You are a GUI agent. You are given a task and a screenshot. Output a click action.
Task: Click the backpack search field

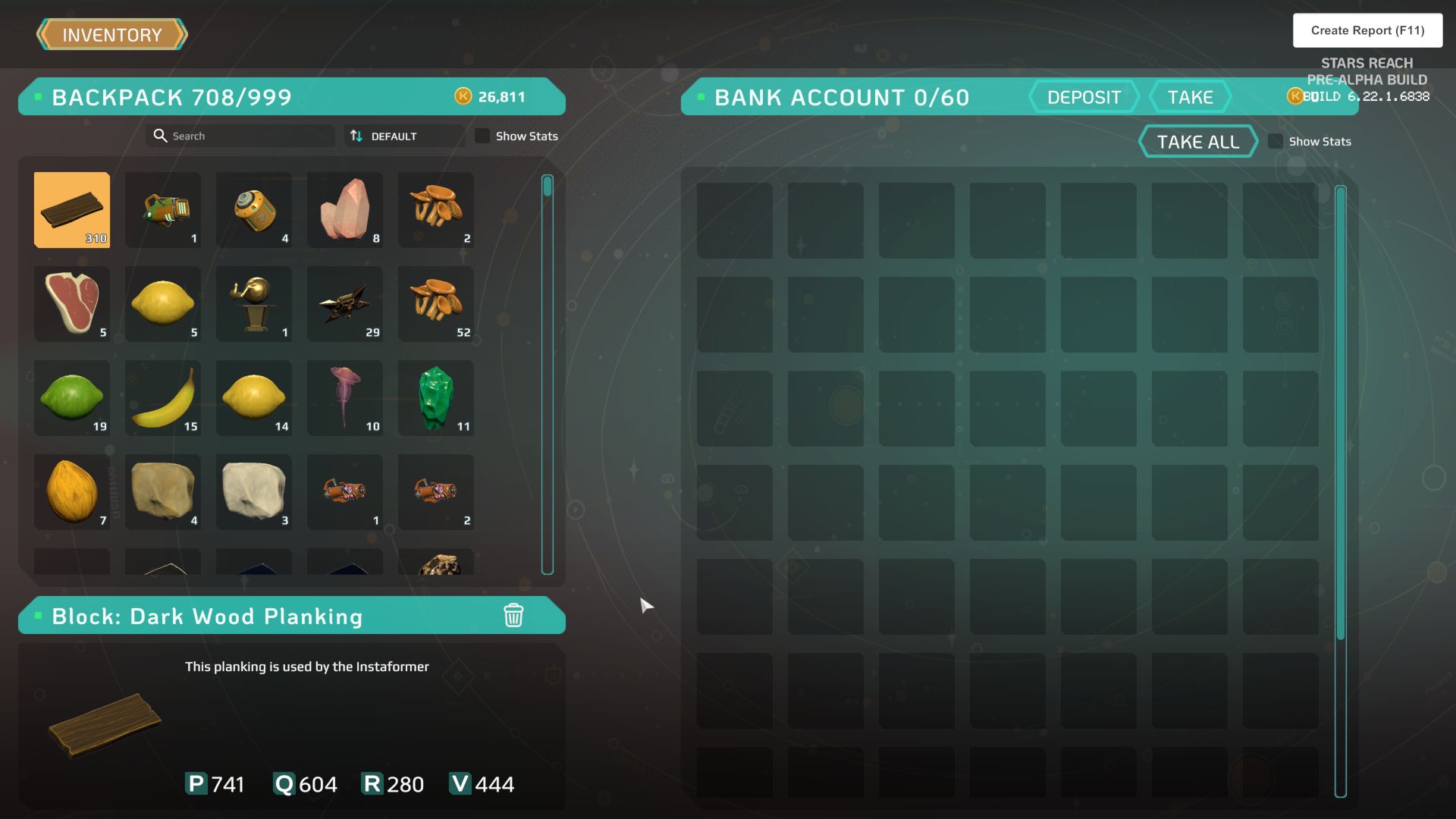pyautogui.click(x=240, y=136)
